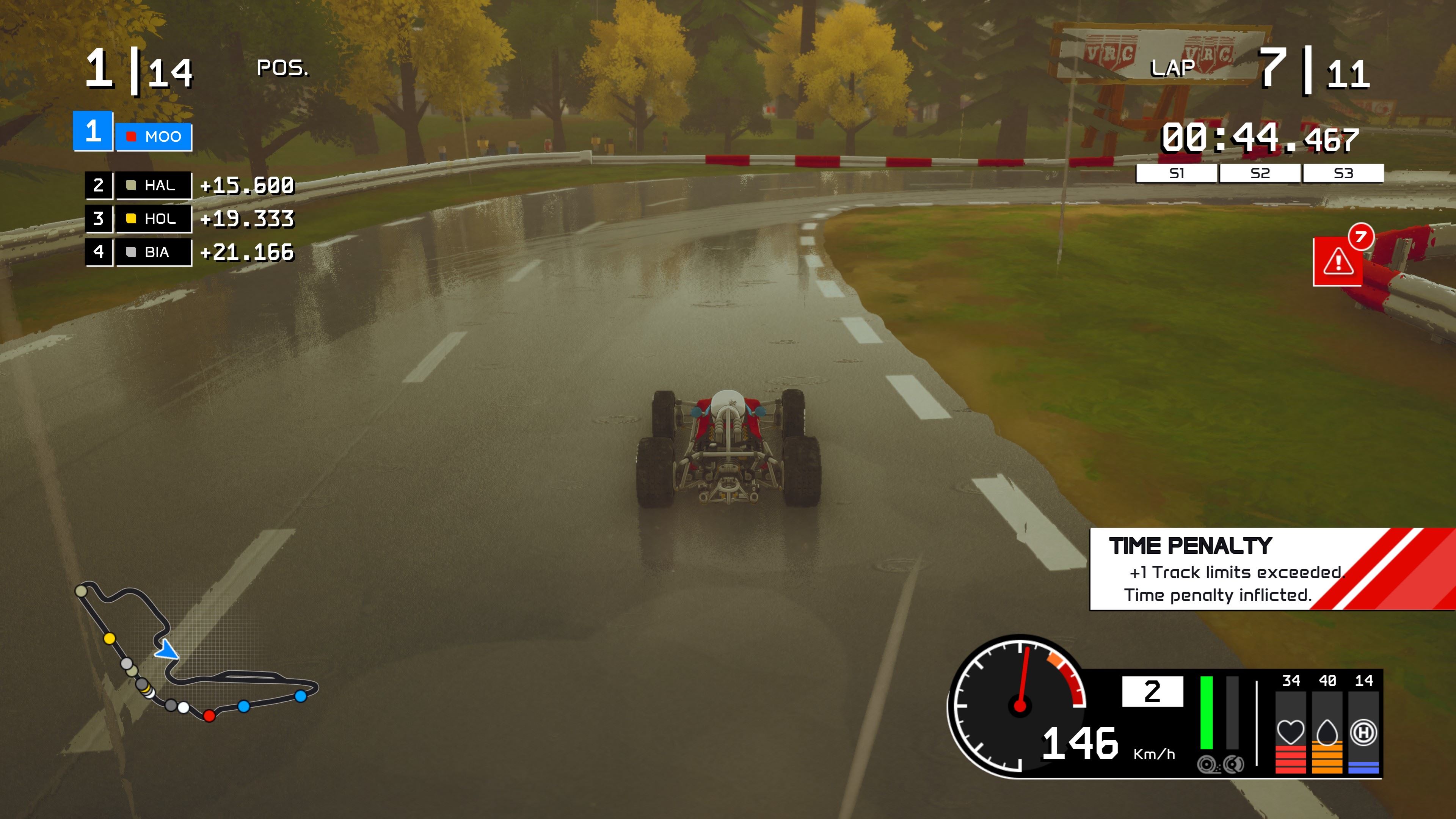
Task: Click the H tyre compound icon
Action: point(1363,732)
